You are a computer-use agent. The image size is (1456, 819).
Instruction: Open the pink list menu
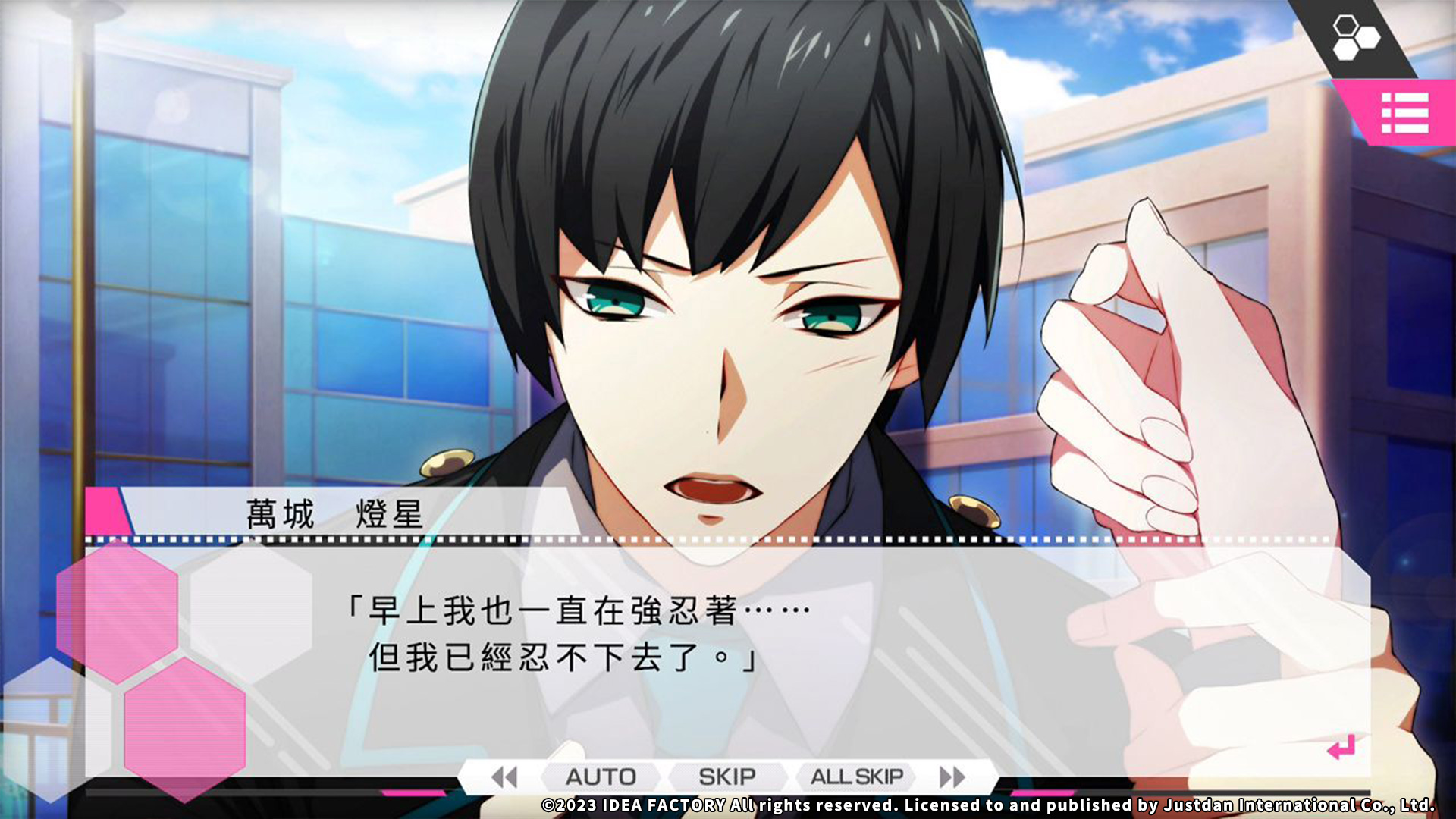(1404, 113)
